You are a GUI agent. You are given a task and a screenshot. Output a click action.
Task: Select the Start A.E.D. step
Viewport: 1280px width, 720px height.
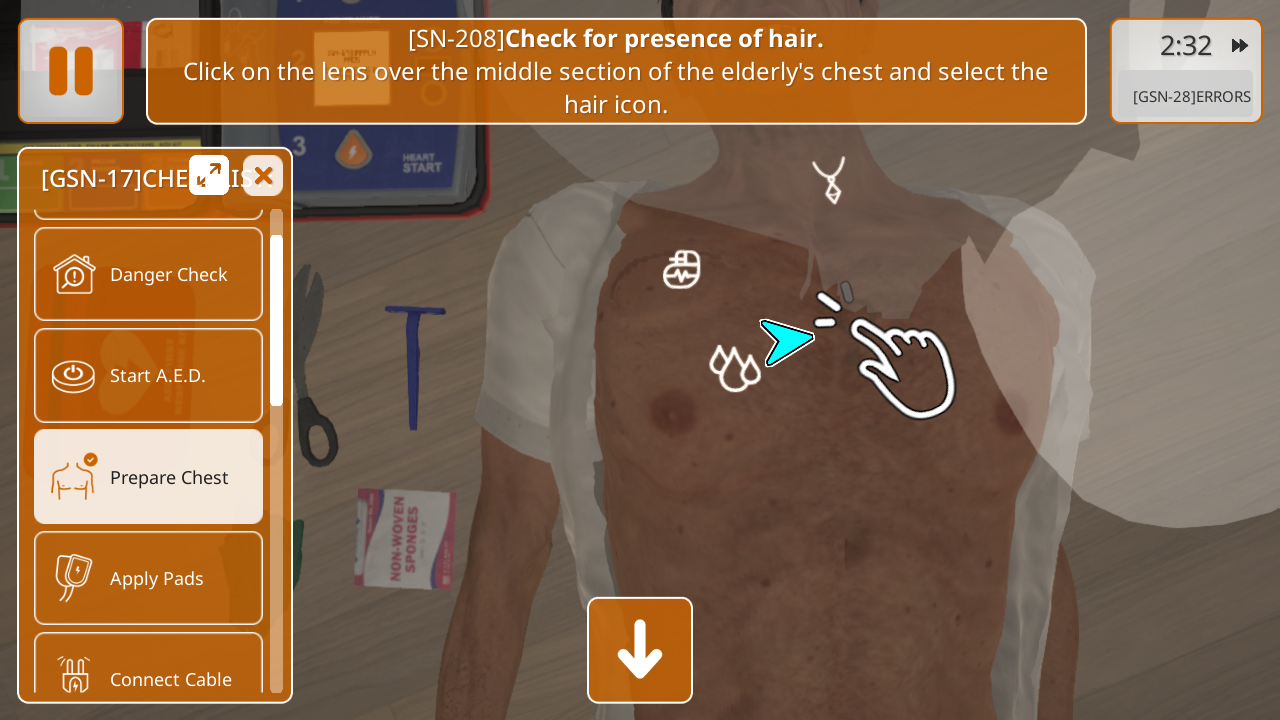(149, 375)
